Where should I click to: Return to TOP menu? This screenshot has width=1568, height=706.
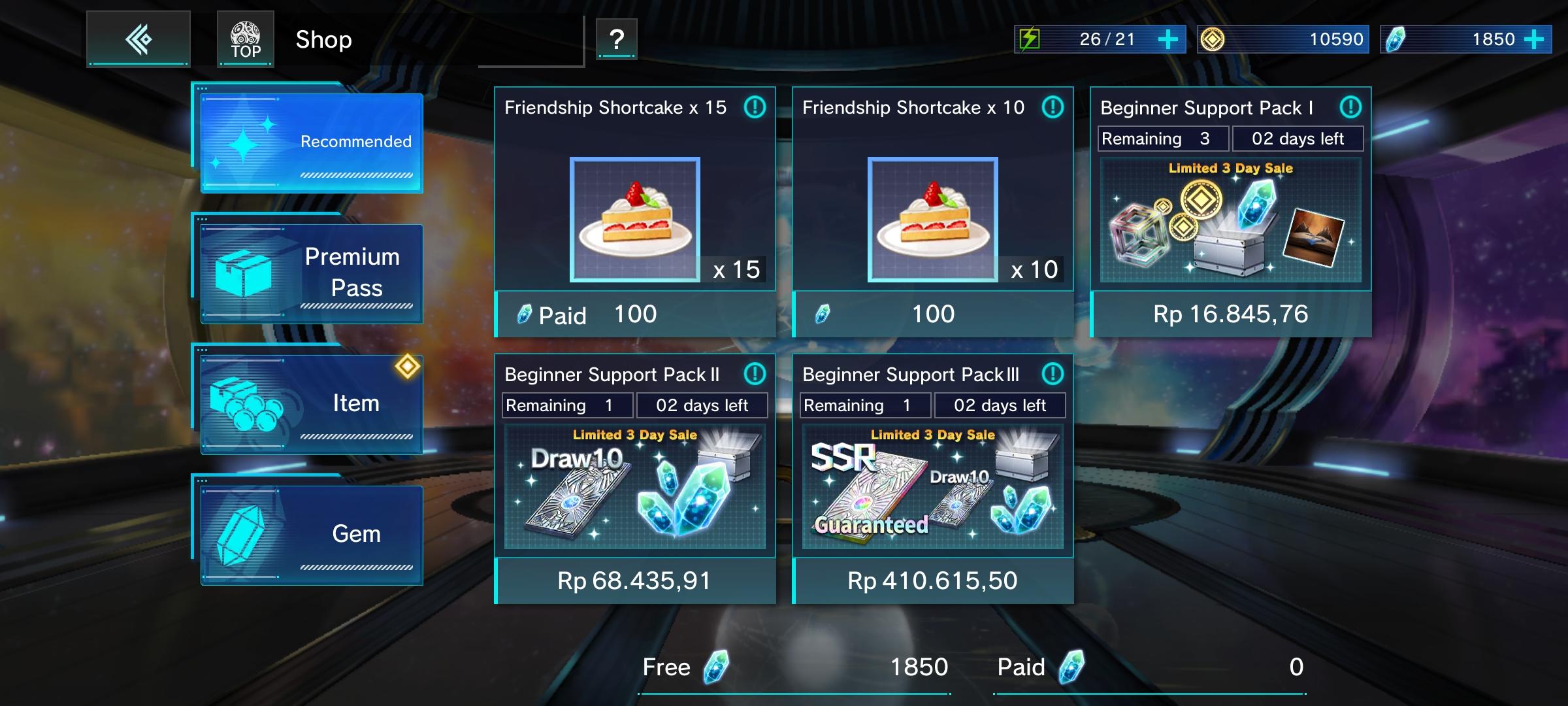pos(246,39)
